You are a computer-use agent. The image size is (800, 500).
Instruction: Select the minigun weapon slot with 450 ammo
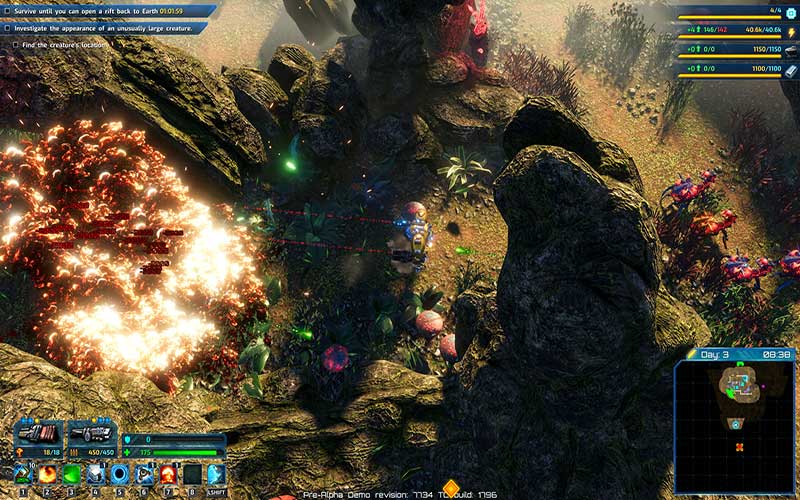pyautogui.click(x=93, y=434)
